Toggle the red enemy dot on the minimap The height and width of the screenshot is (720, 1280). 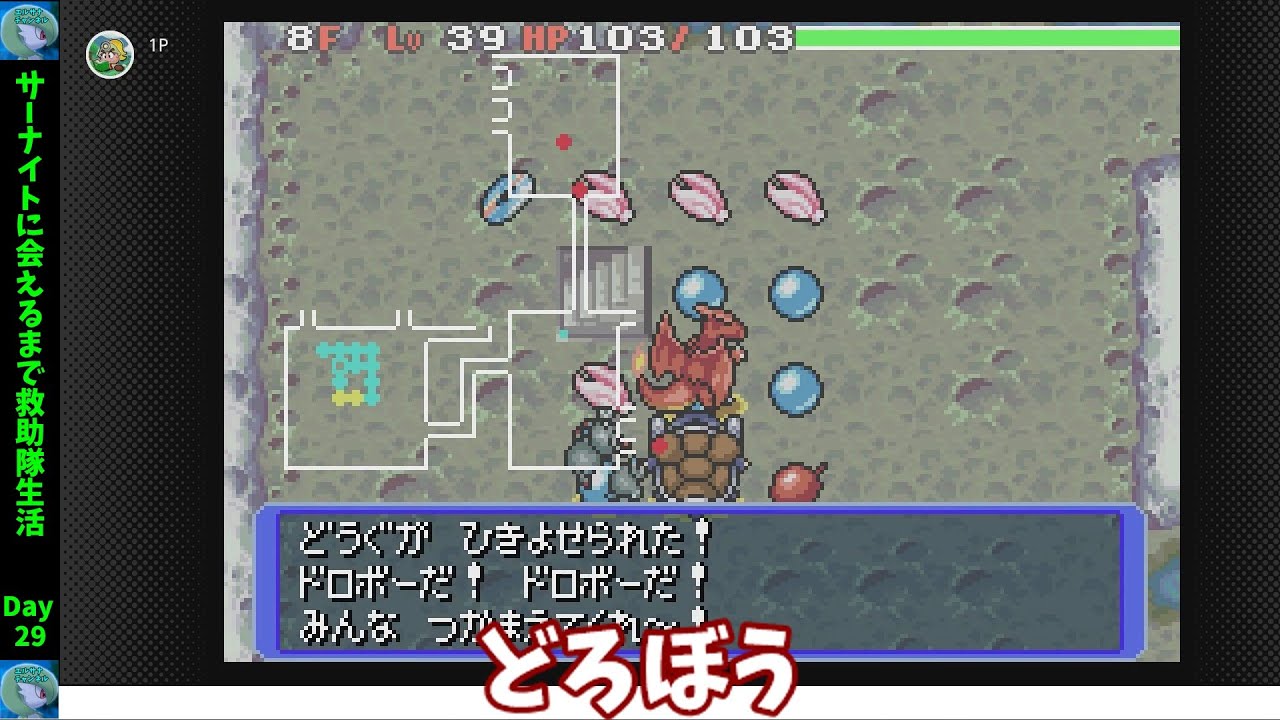coord(561,141)
